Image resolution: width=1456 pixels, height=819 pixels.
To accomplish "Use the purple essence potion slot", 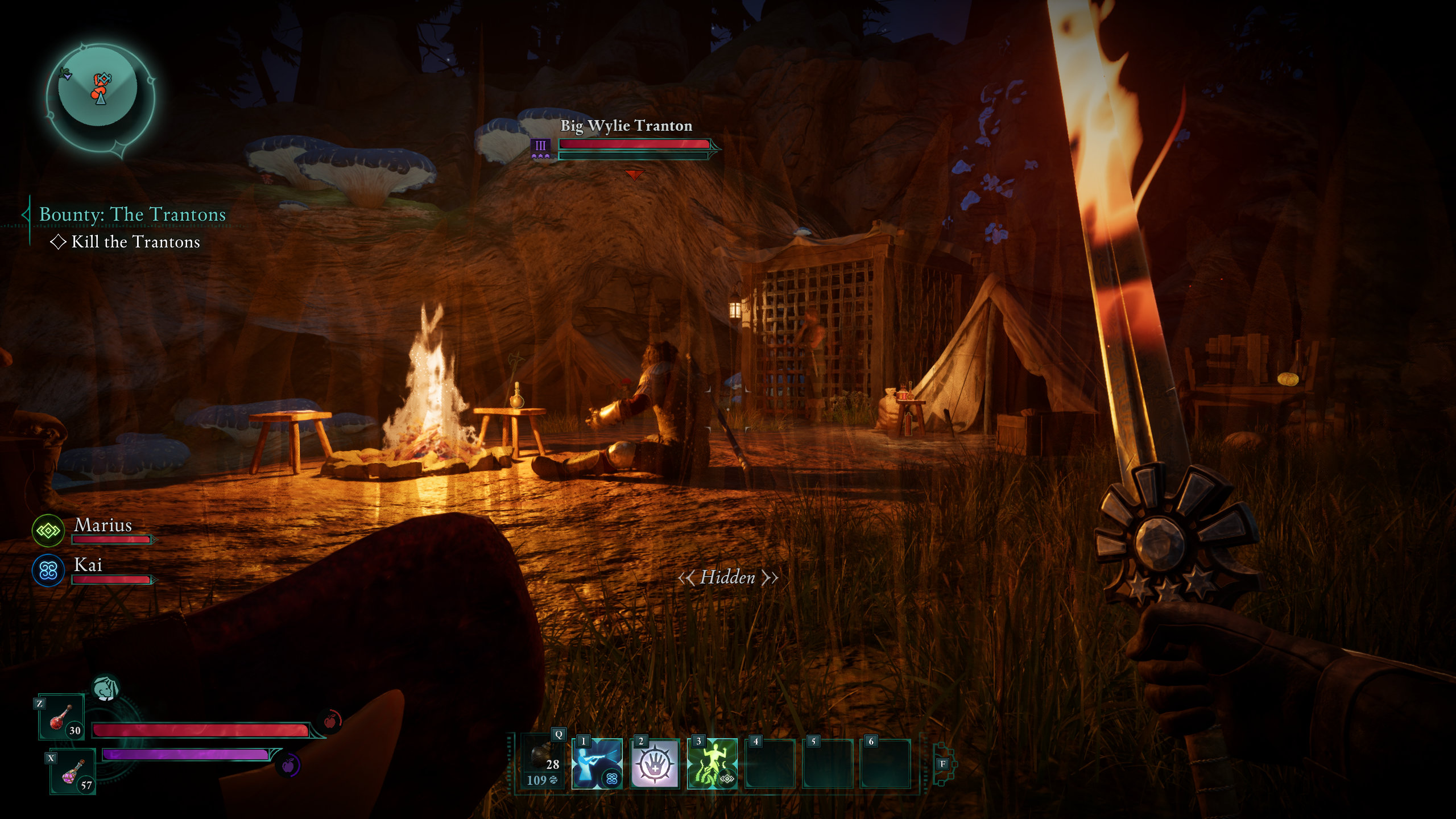I will [73, 773].
